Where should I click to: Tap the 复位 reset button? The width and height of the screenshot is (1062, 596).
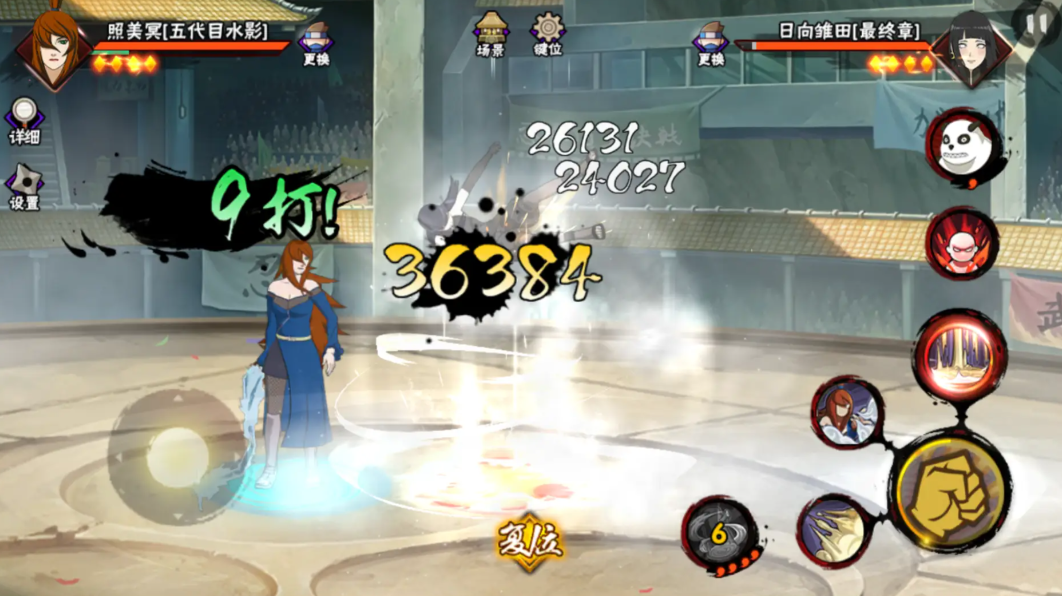(x=530, y=543)
